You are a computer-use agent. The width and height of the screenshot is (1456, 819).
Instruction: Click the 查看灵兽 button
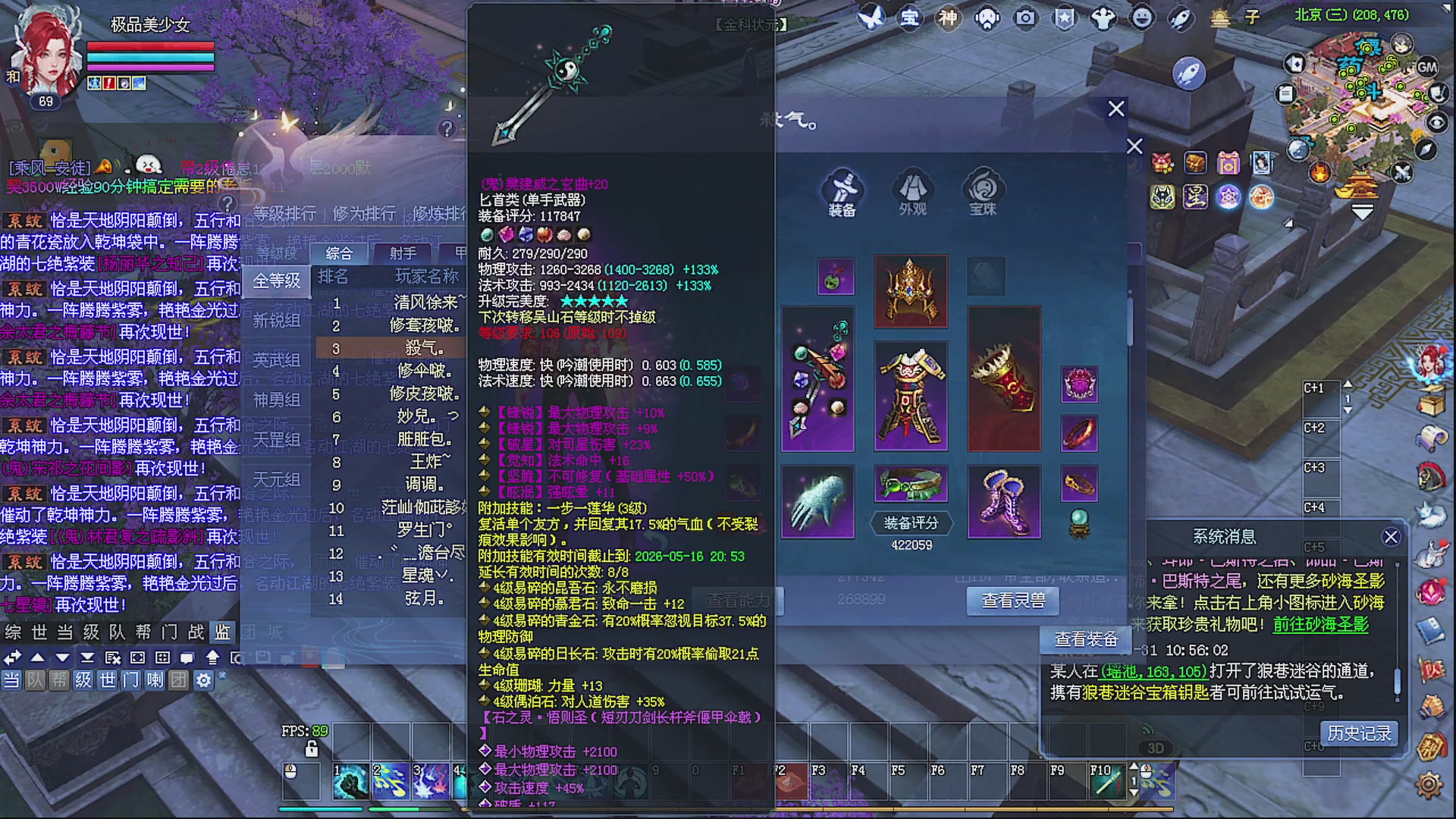tap(1012, 601)
